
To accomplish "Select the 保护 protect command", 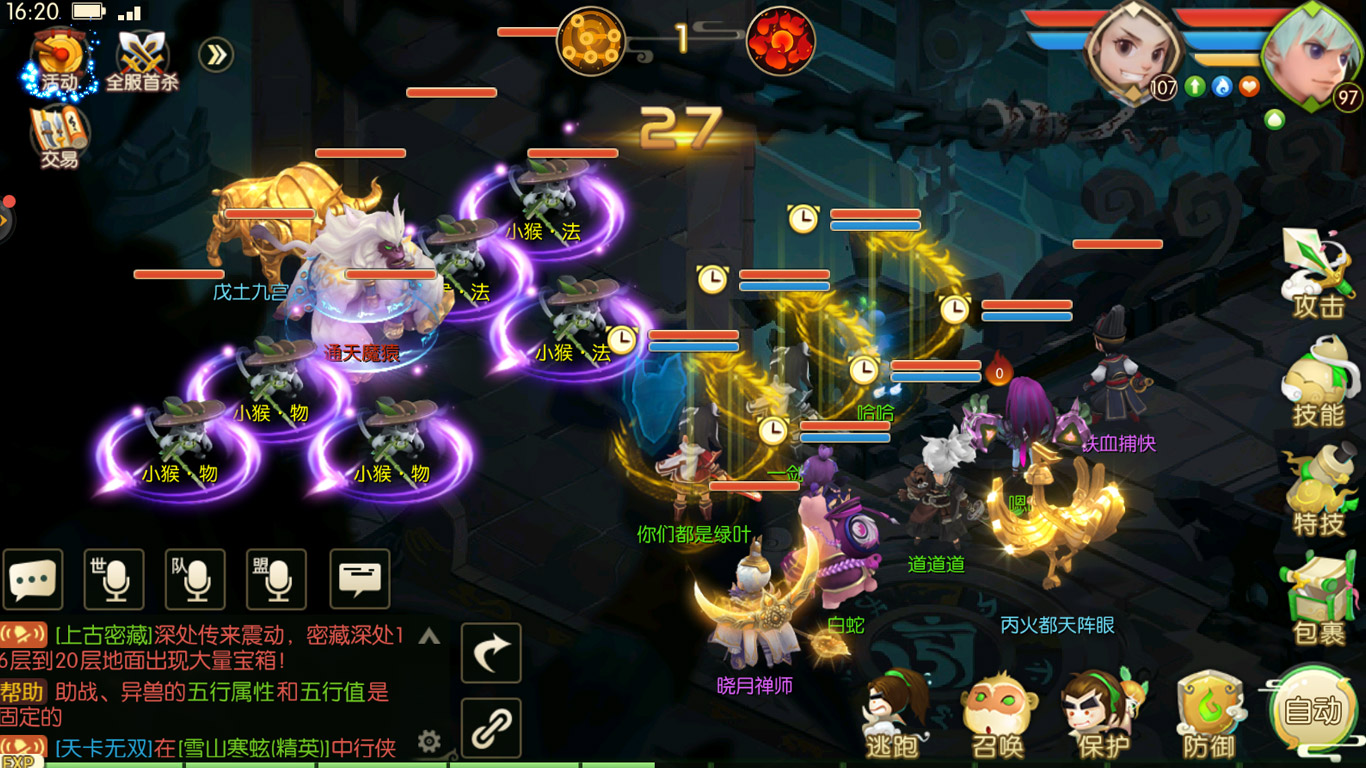I will pos(1102,714).
